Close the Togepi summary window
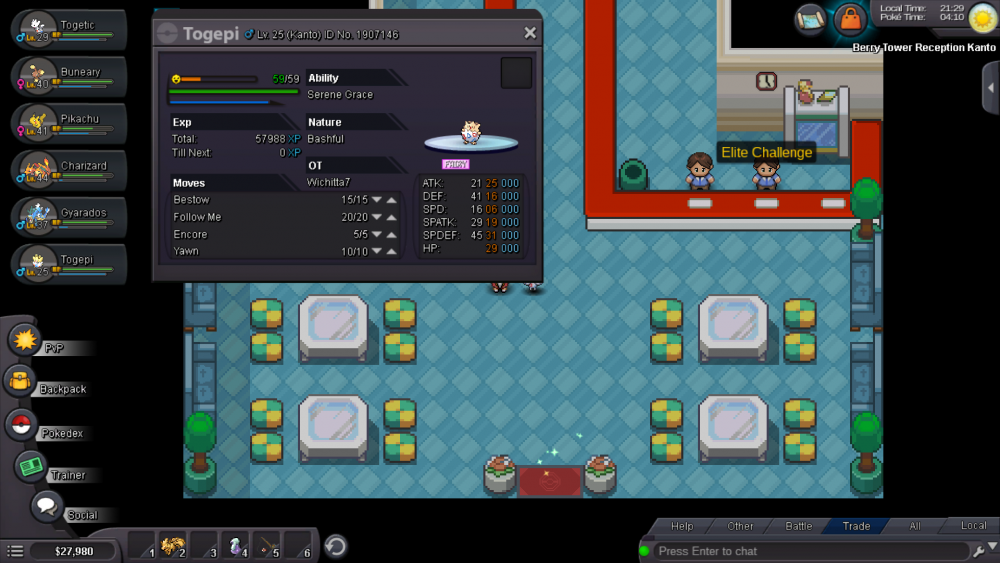Screen dimensions: 1000x563 [530, 33]
